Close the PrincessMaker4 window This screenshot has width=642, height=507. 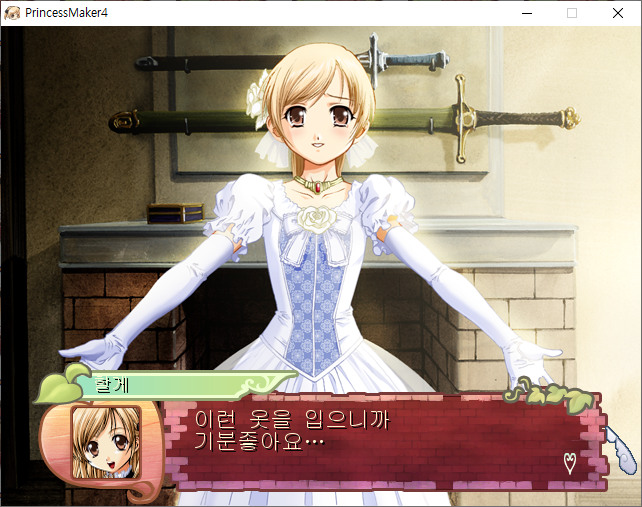[618, 13]
